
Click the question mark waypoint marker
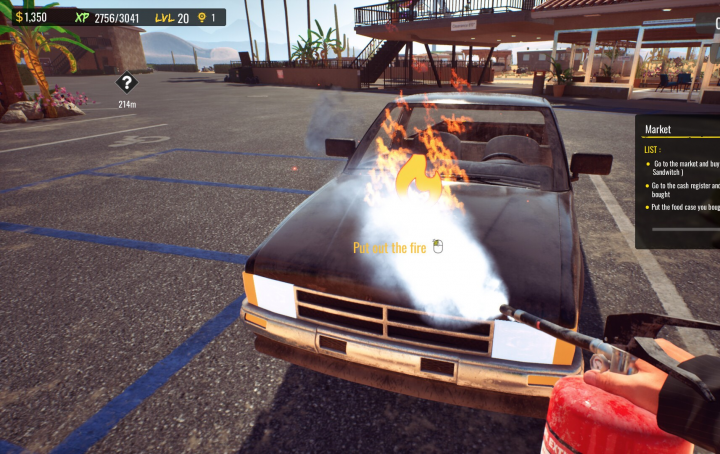point(127,83)
